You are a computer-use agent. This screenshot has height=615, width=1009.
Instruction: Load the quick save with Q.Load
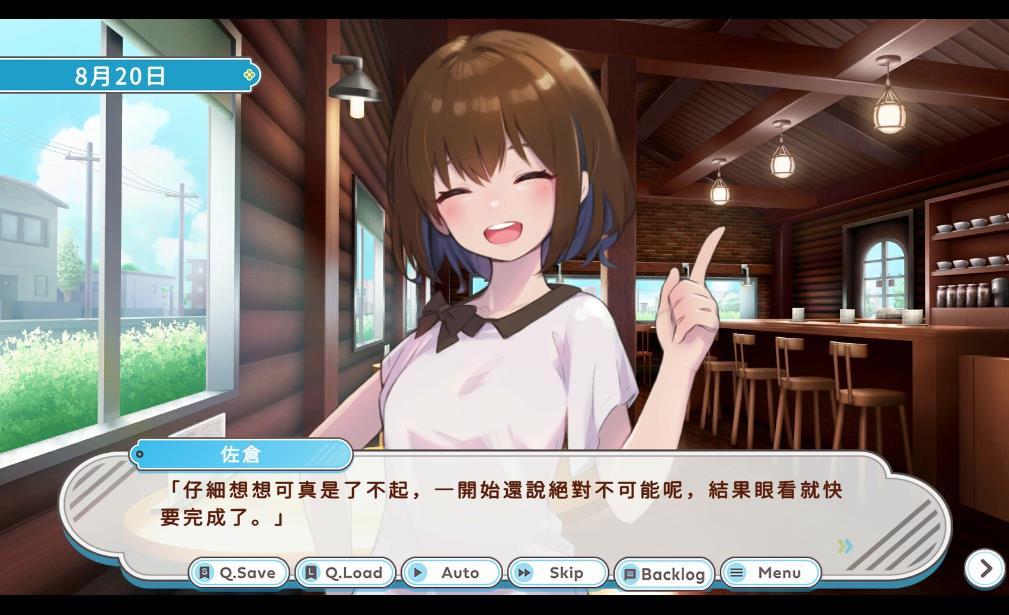coord(345,573)
